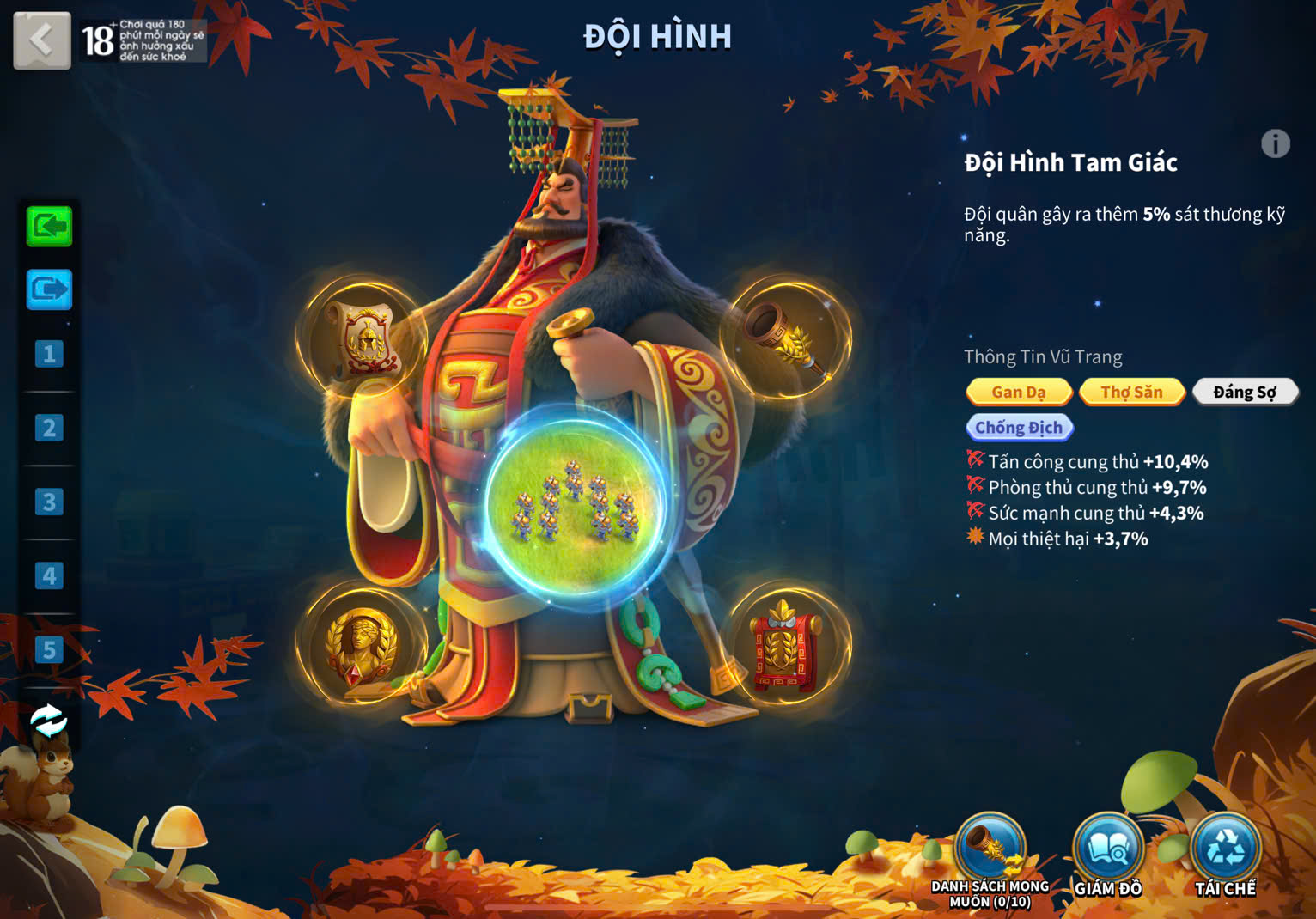Select the Đáng Sợ tag
Viewport: 1316px width, 919px height.
point(1244,393)
